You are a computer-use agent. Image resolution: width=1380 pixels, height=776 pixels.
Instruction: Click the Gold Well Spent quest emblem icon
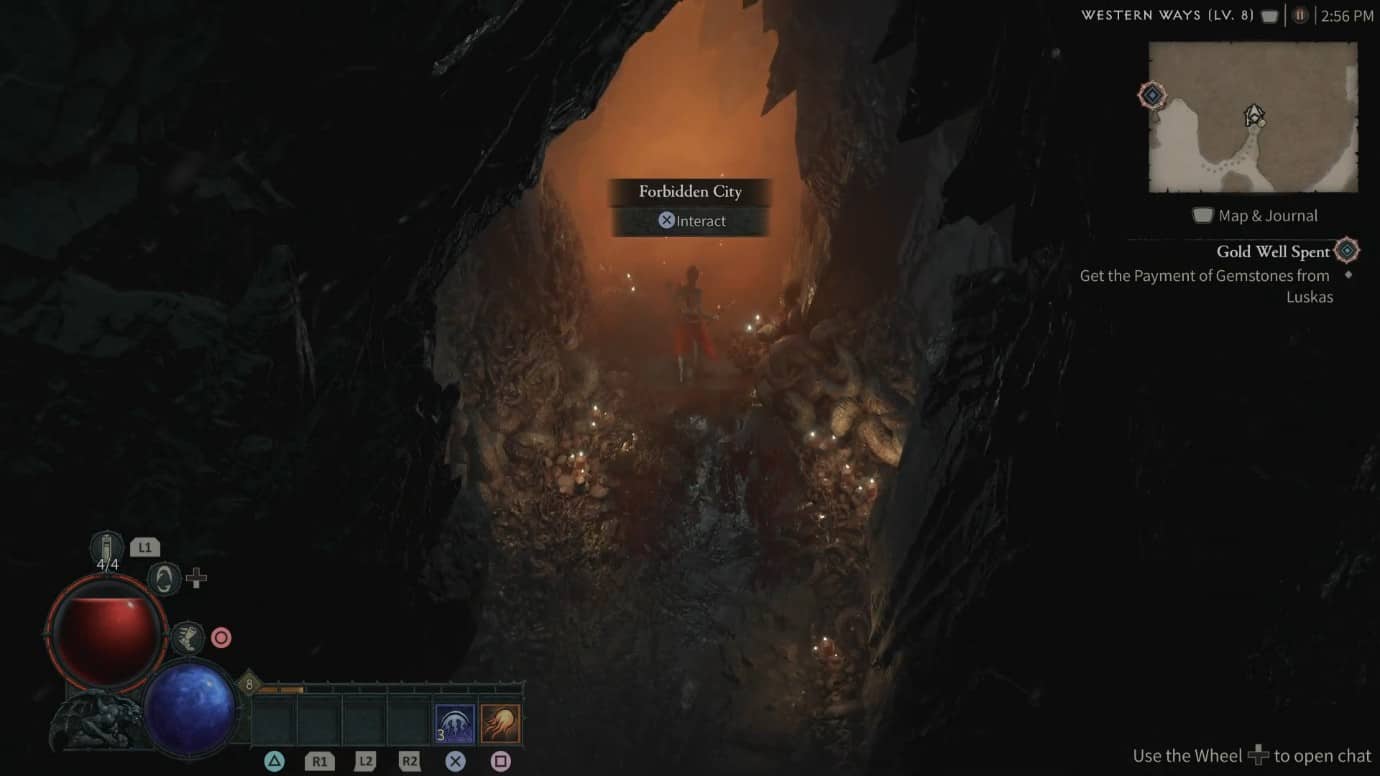point(1345,251)
